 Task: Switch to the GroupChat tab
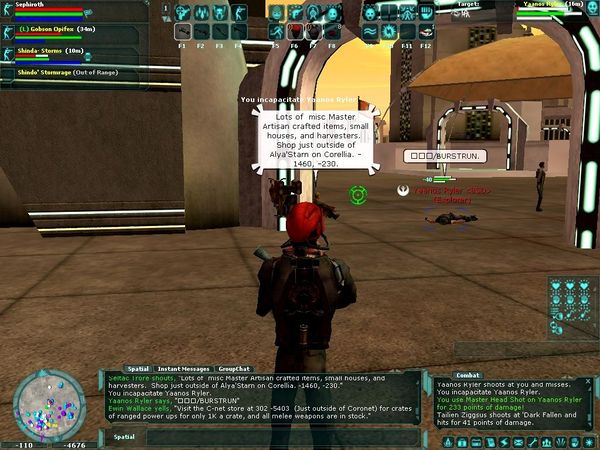coord(234,369)
